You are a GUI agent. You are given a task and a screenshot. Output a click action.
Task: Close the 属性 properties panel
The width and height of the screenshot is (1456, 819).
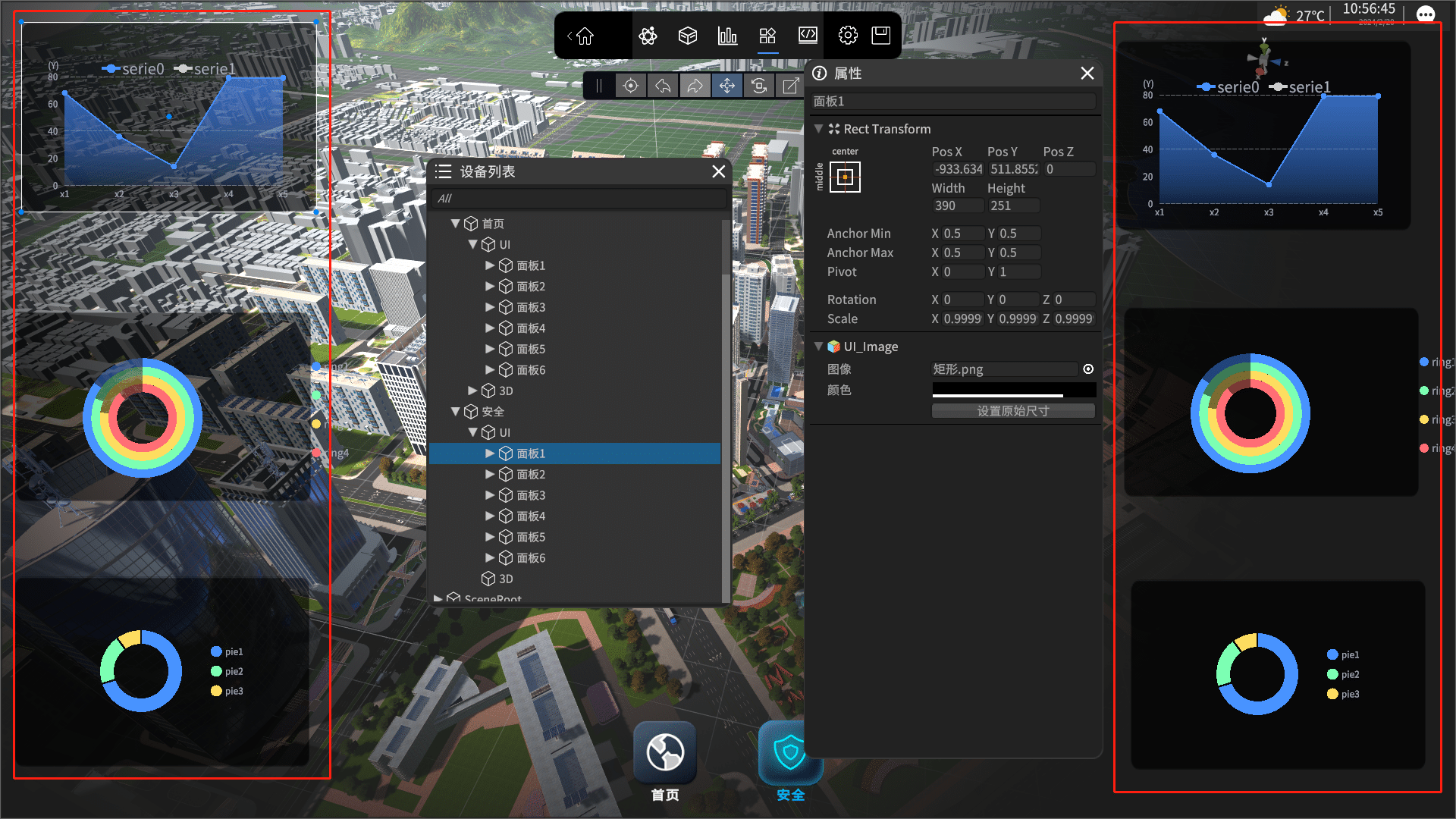click(1087, 74)
